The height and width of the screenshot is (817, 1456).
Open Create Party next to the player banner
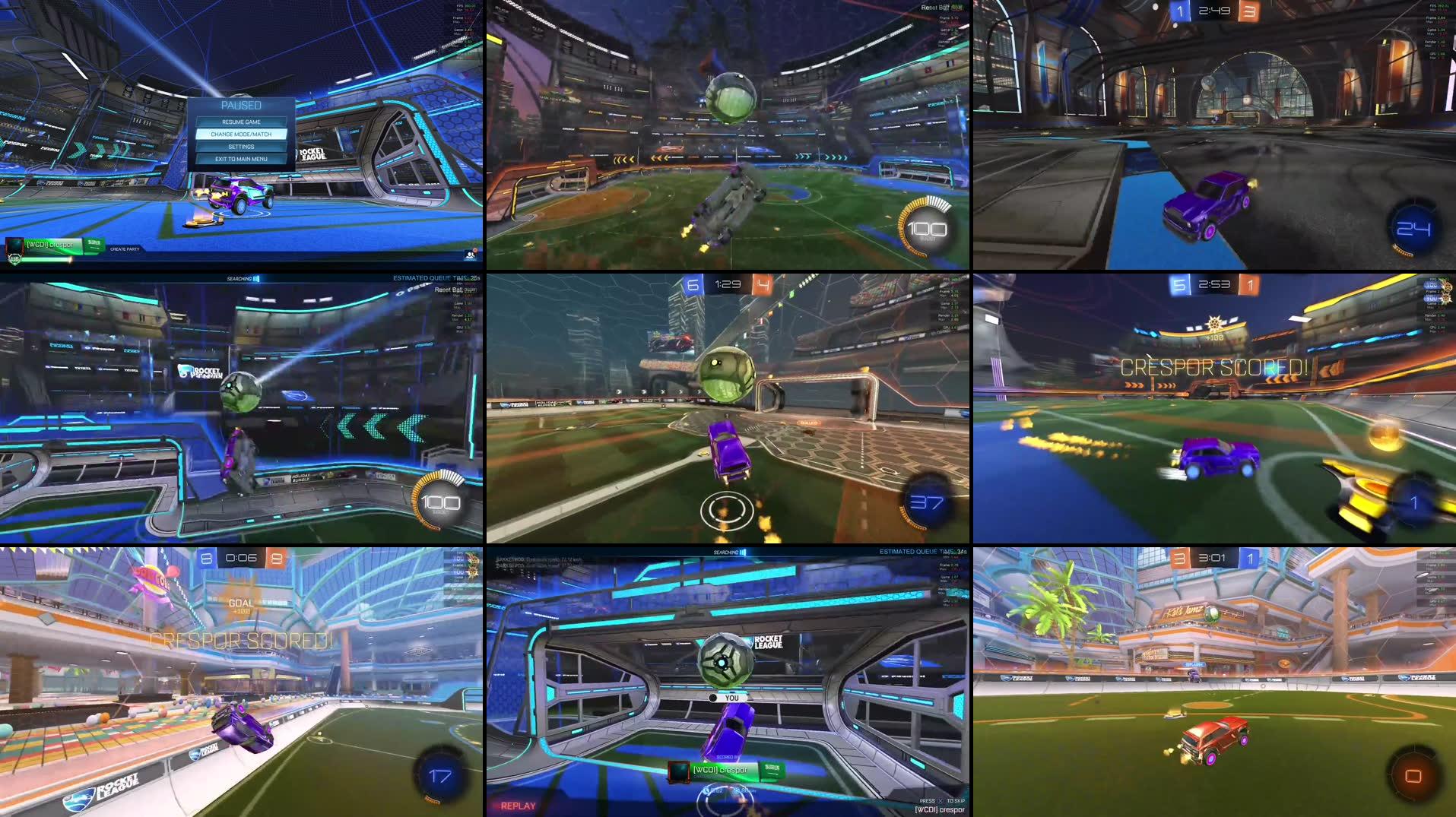click(x=124, y=249)
